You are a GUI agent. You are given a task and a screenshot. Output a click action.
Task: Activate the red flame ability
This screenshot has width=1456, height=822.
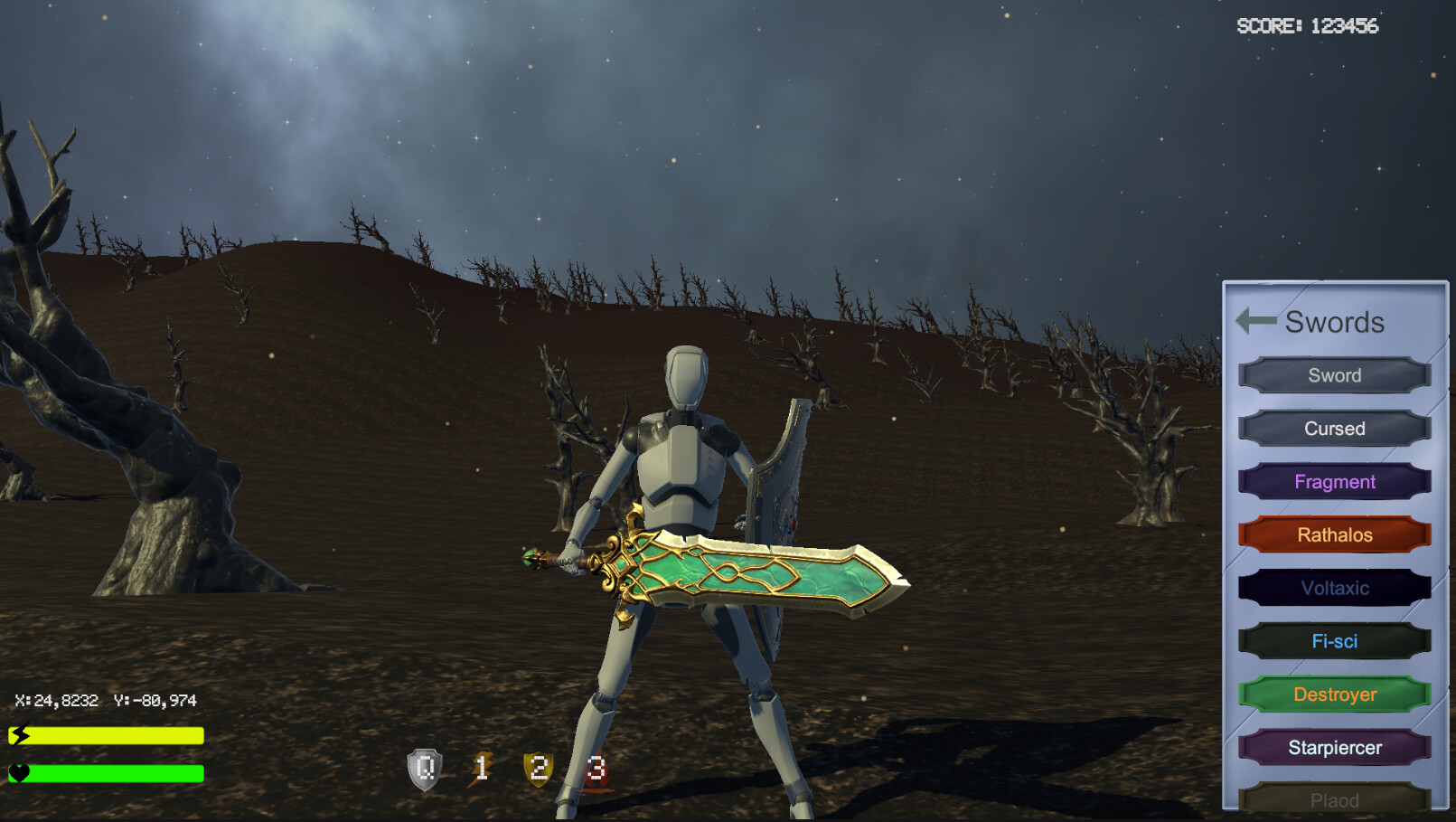pyautogui.click(x=596, y=770)
